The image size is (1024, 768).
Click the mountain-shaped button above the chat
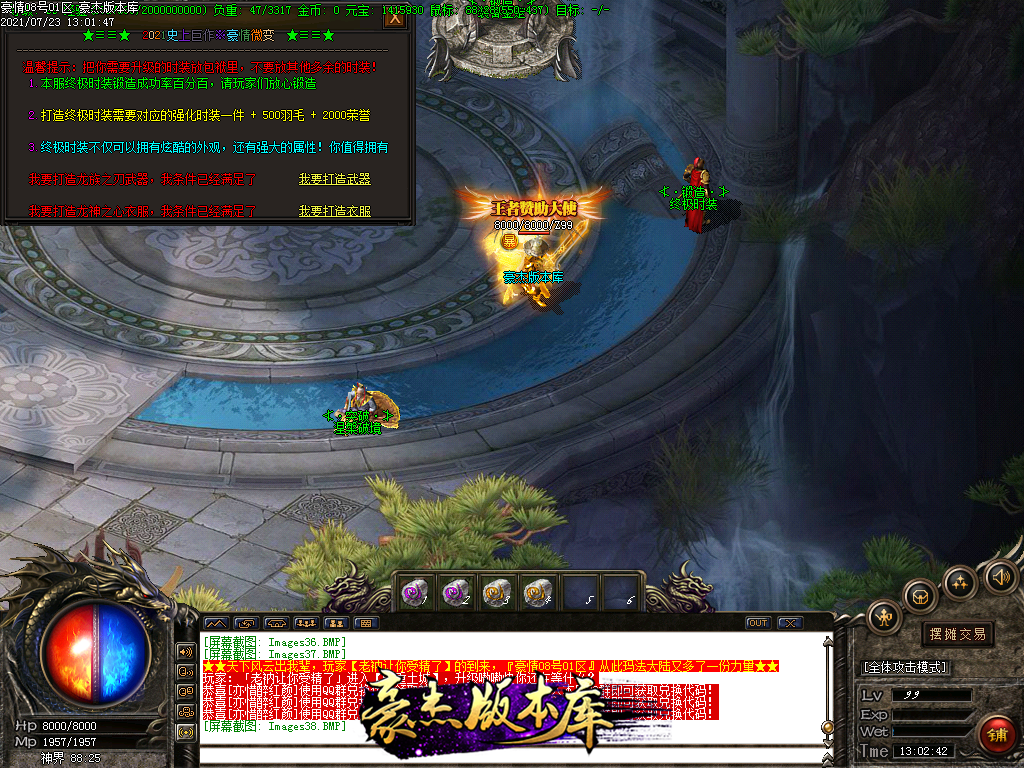(x=215, y=623)
